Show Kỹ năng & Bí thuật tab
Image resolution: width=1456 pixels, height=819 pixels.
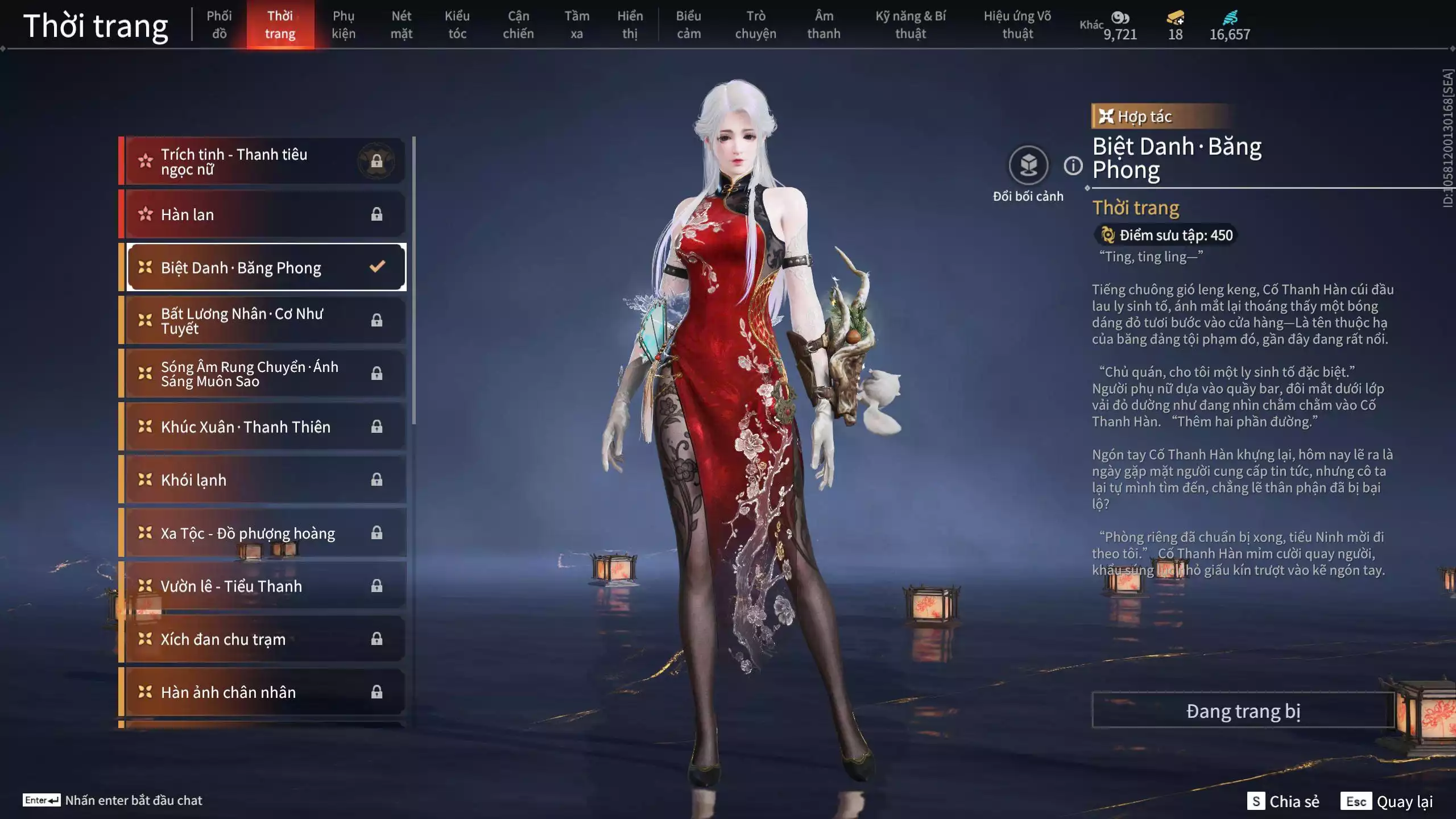(910, 25)
